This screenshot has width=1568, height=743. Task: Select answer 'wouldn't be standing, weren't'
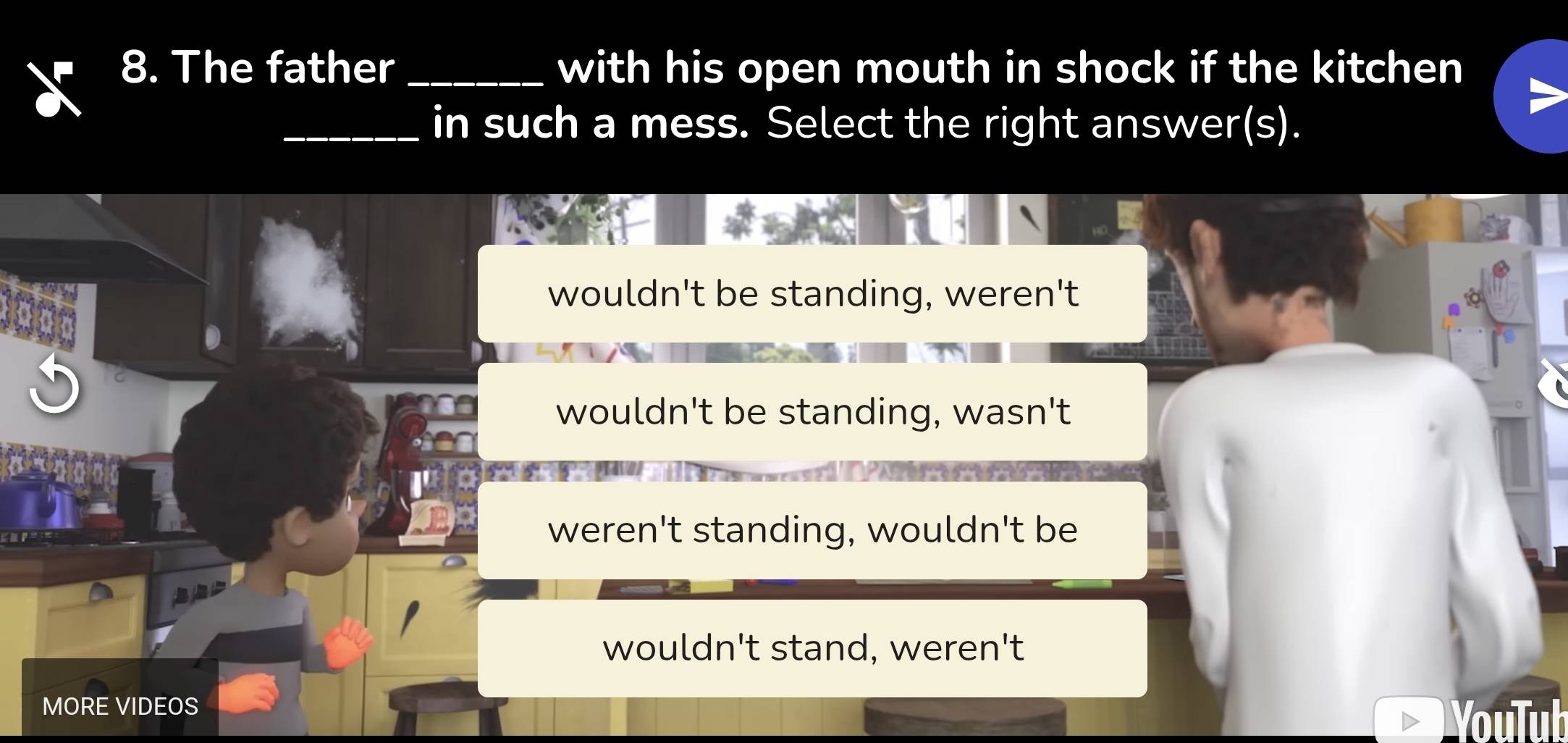coord(813,293)
